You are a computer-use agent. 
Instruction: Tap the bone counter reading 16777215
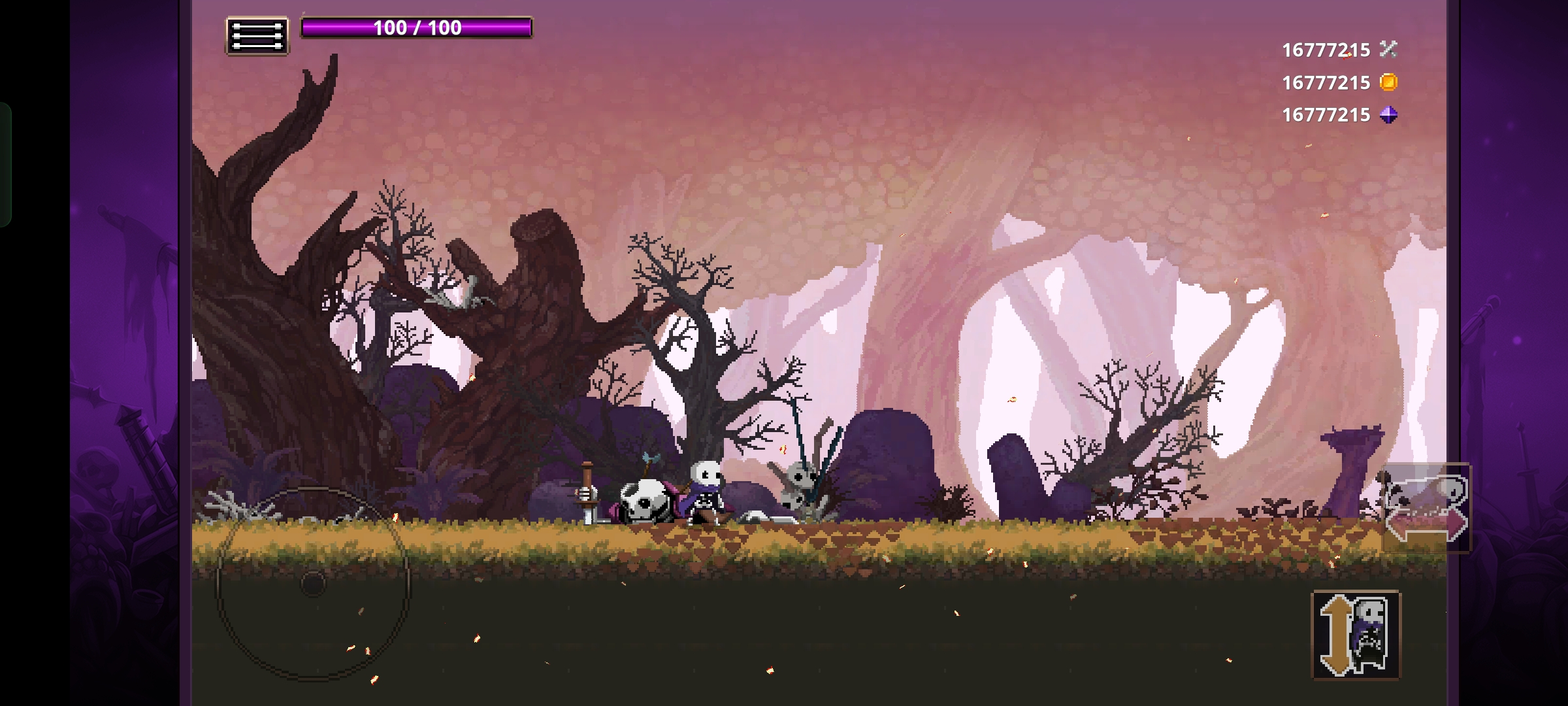pyautogui.click(x=1325, y=48)
